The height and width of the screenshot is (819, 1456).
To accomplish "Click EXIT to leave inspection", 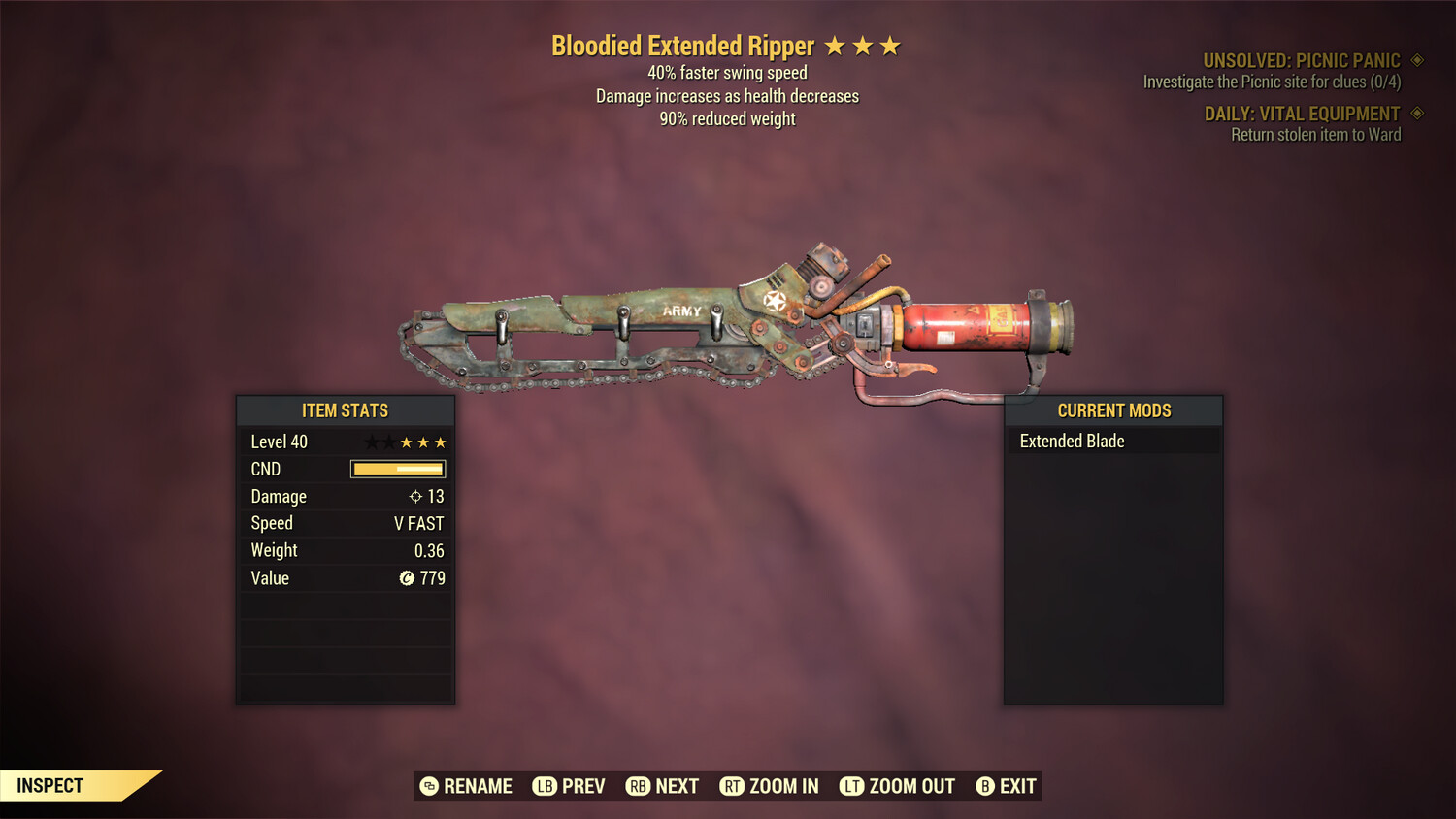I will [x=1017, y=786].
